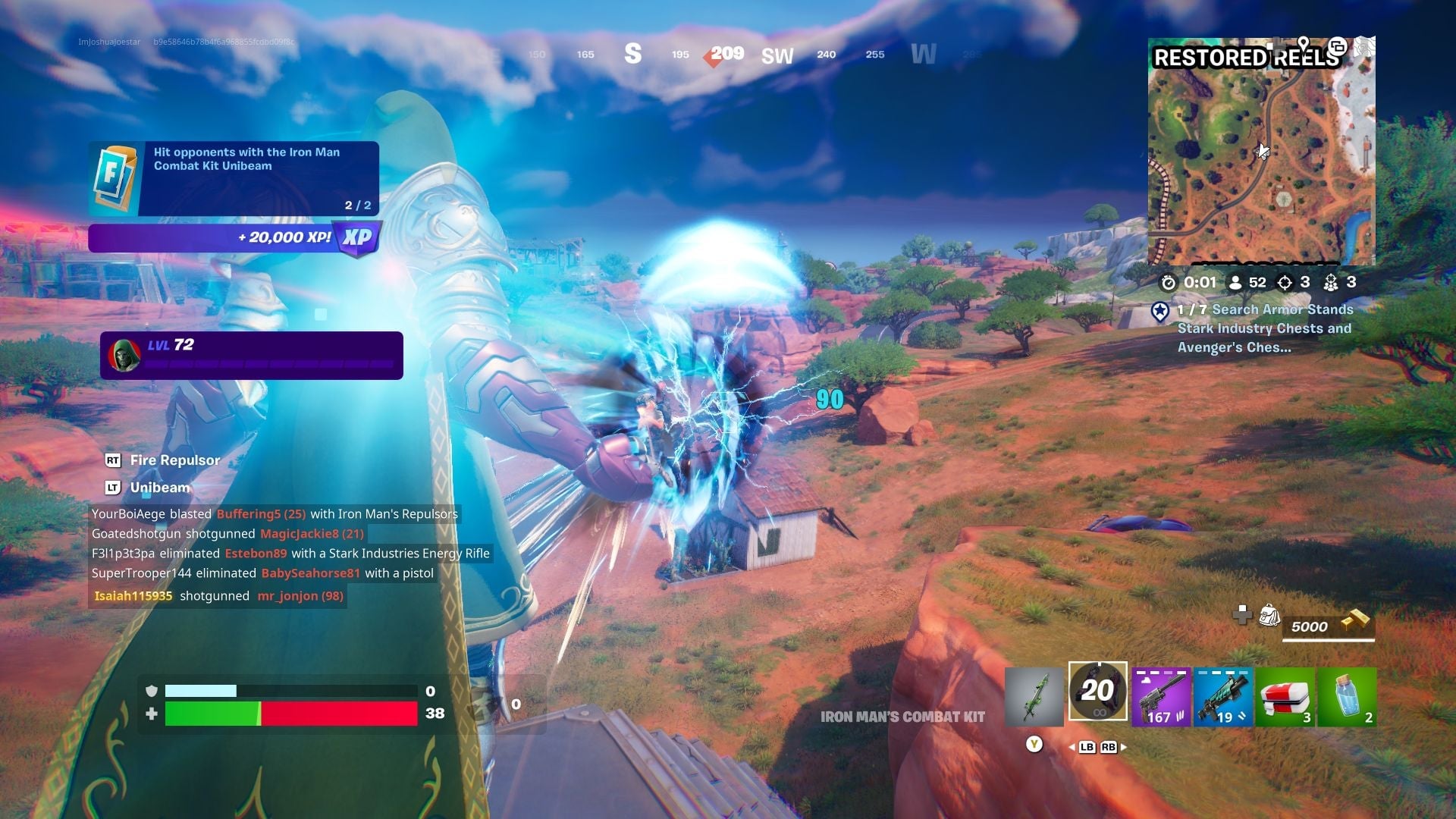Screen dimensions: 1456x819
Task: Click the Med Kit slot with 3 charges
Action: click(1285, 696)
